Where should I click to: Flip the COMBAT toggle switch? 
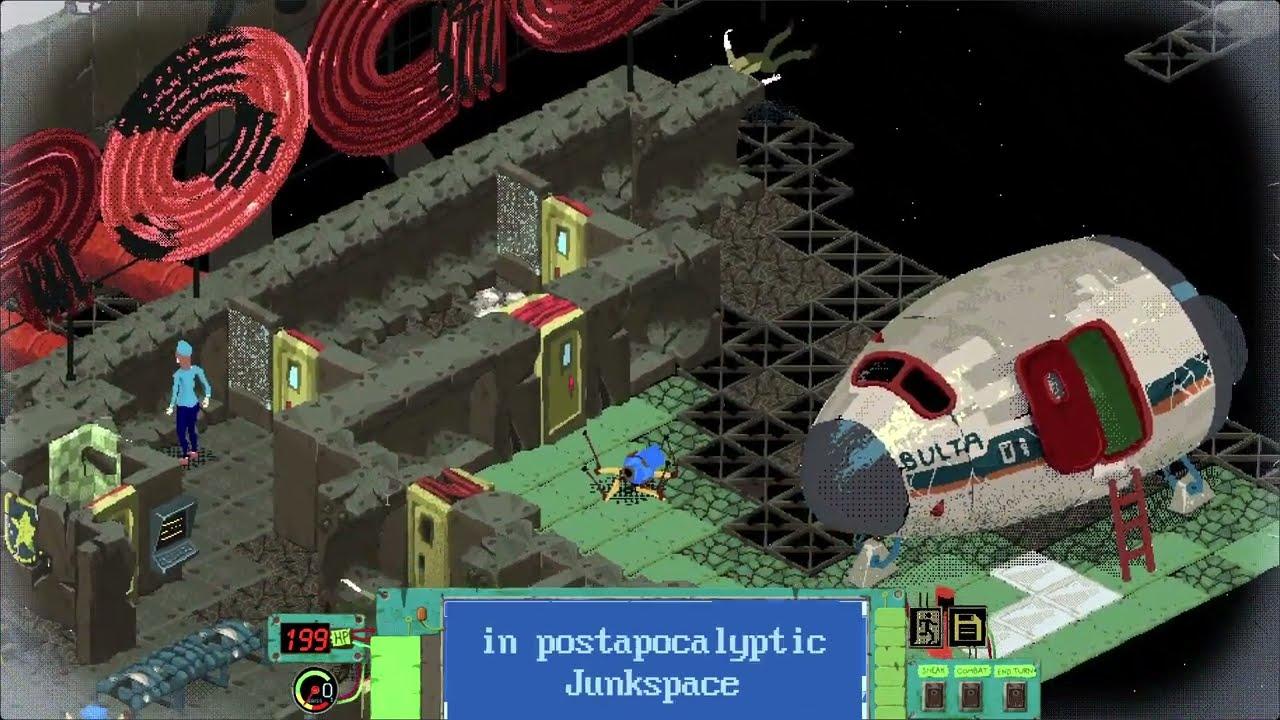click(969, 697)
